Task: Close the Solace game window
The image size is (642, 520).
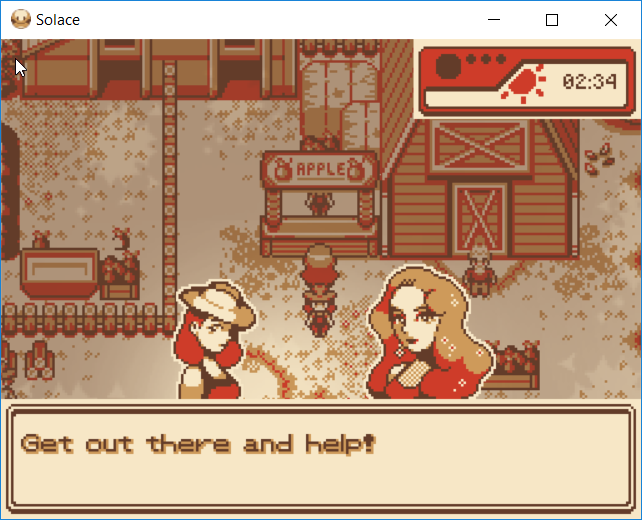Action: [x=610, y=20]
